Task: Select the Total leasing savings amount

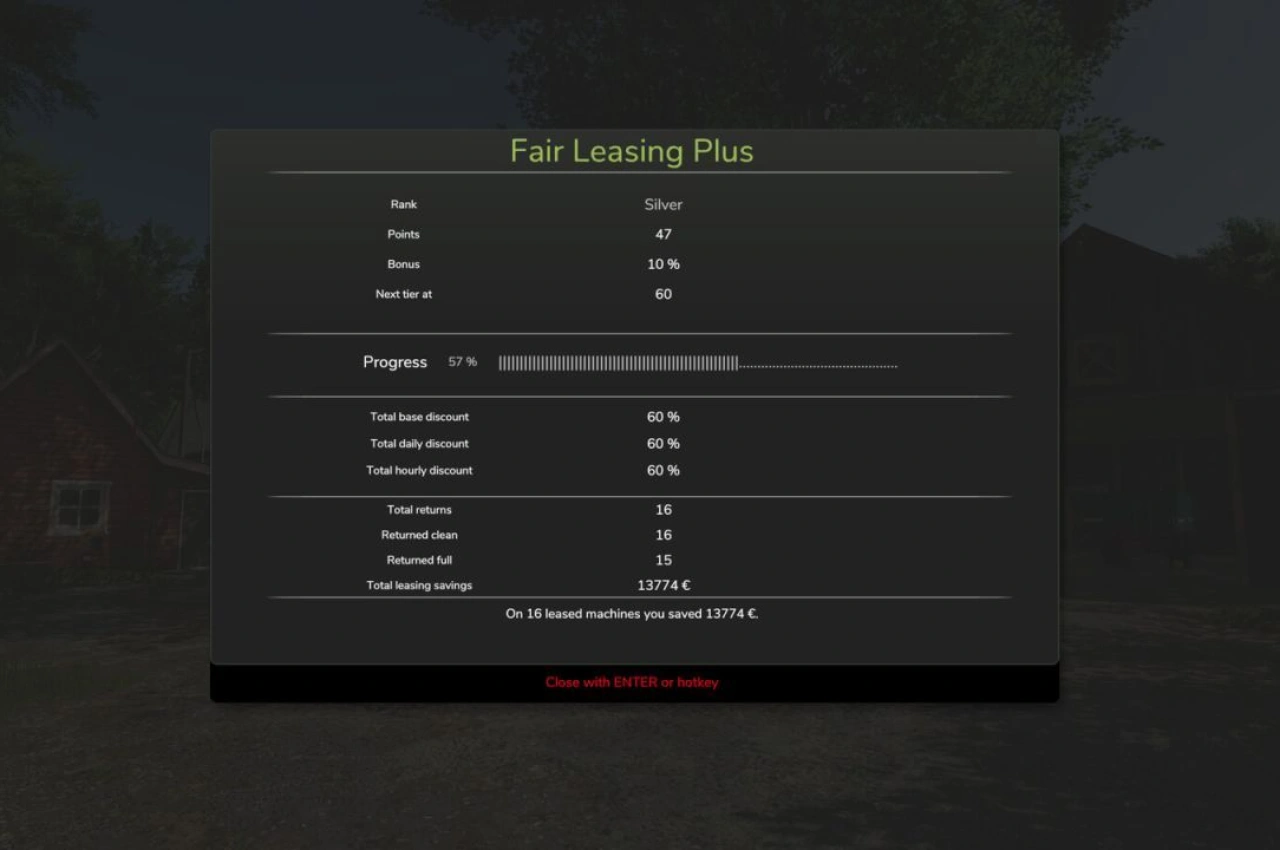Action: [x=663, y=585]
